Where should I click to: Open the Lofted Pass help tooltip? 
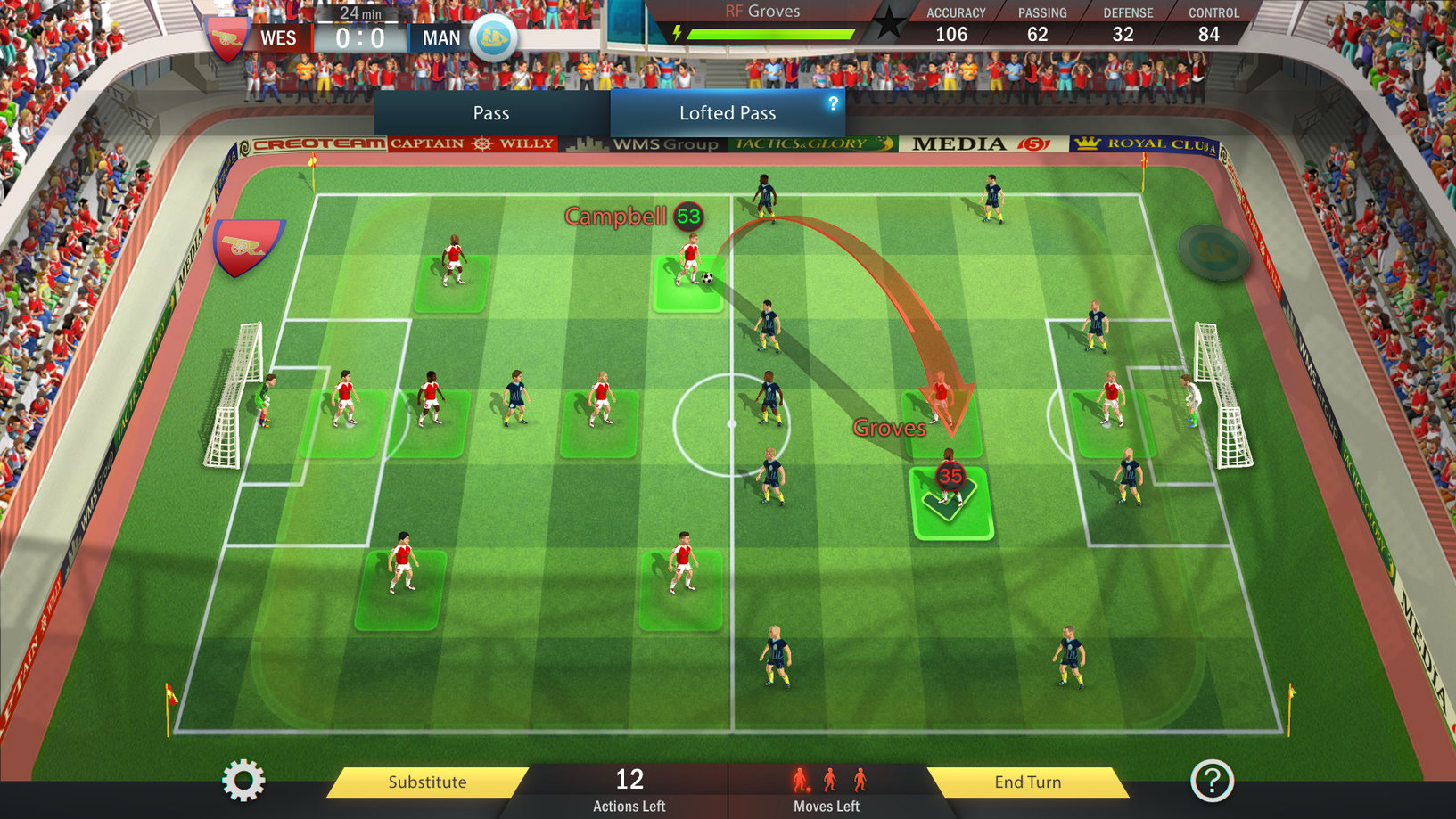(x=833, y=103)
